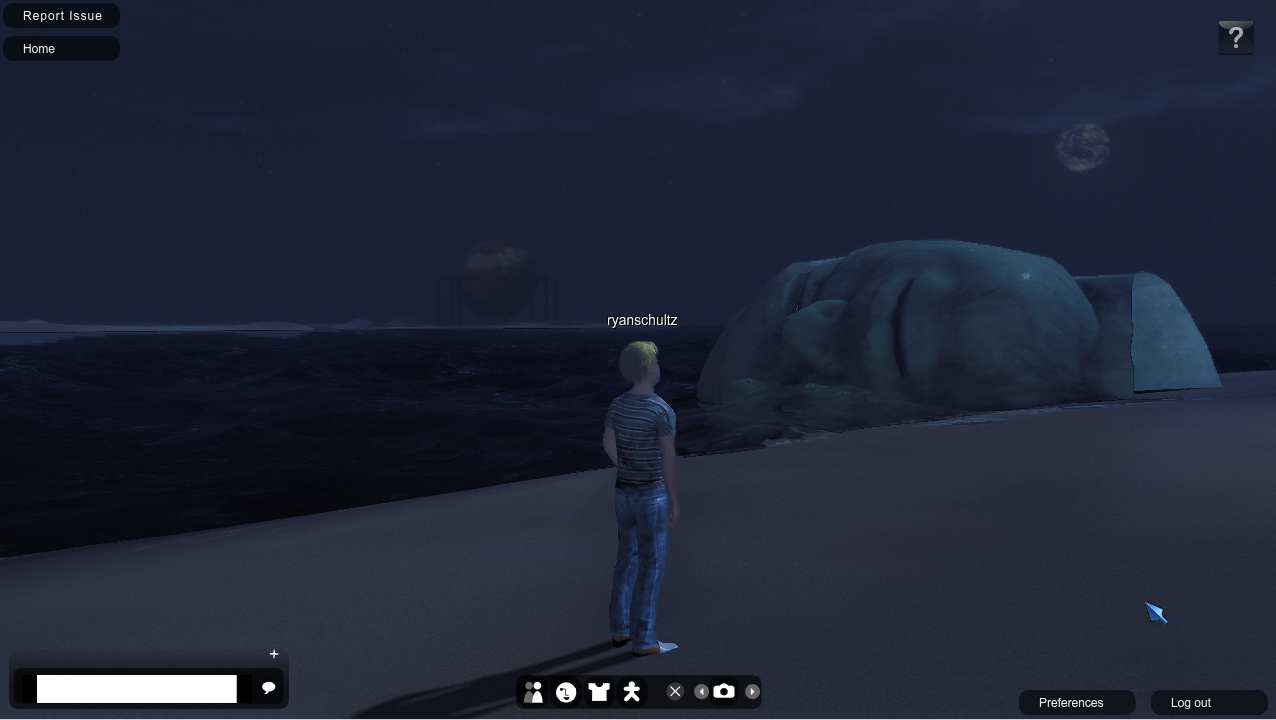The width and height of the screenshot is (1276, 720).
Task: Open the question mark help panel
Action: (1236, 38)
